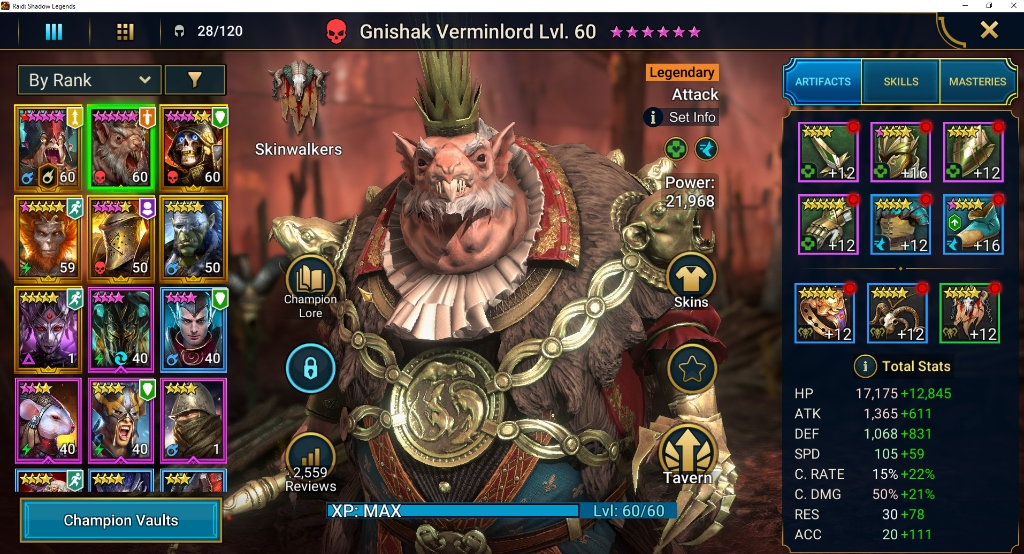This screenshot has height=554, width=1024.
Task: Switch to the Skills tab
Action: point(901,81)
